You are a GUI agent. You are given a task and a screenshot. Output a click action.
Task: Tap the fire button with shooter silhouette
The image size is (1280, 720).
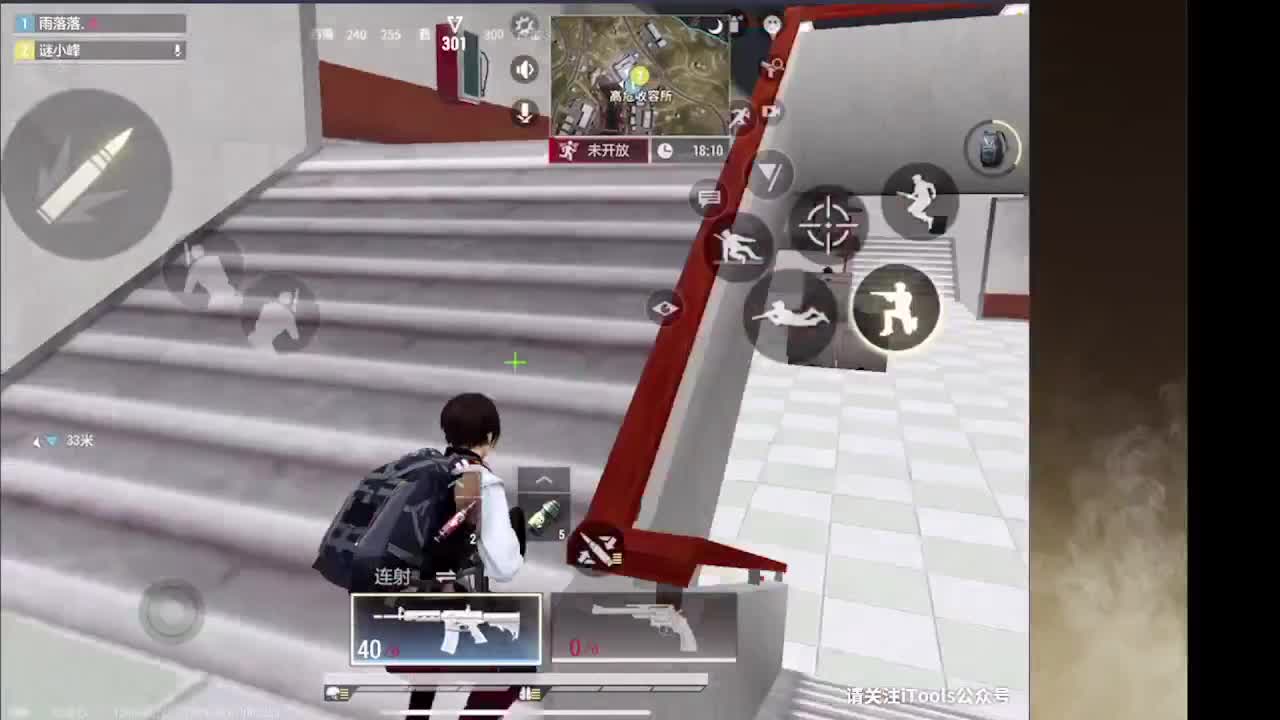pyautogui.click(x=897, y=310)
